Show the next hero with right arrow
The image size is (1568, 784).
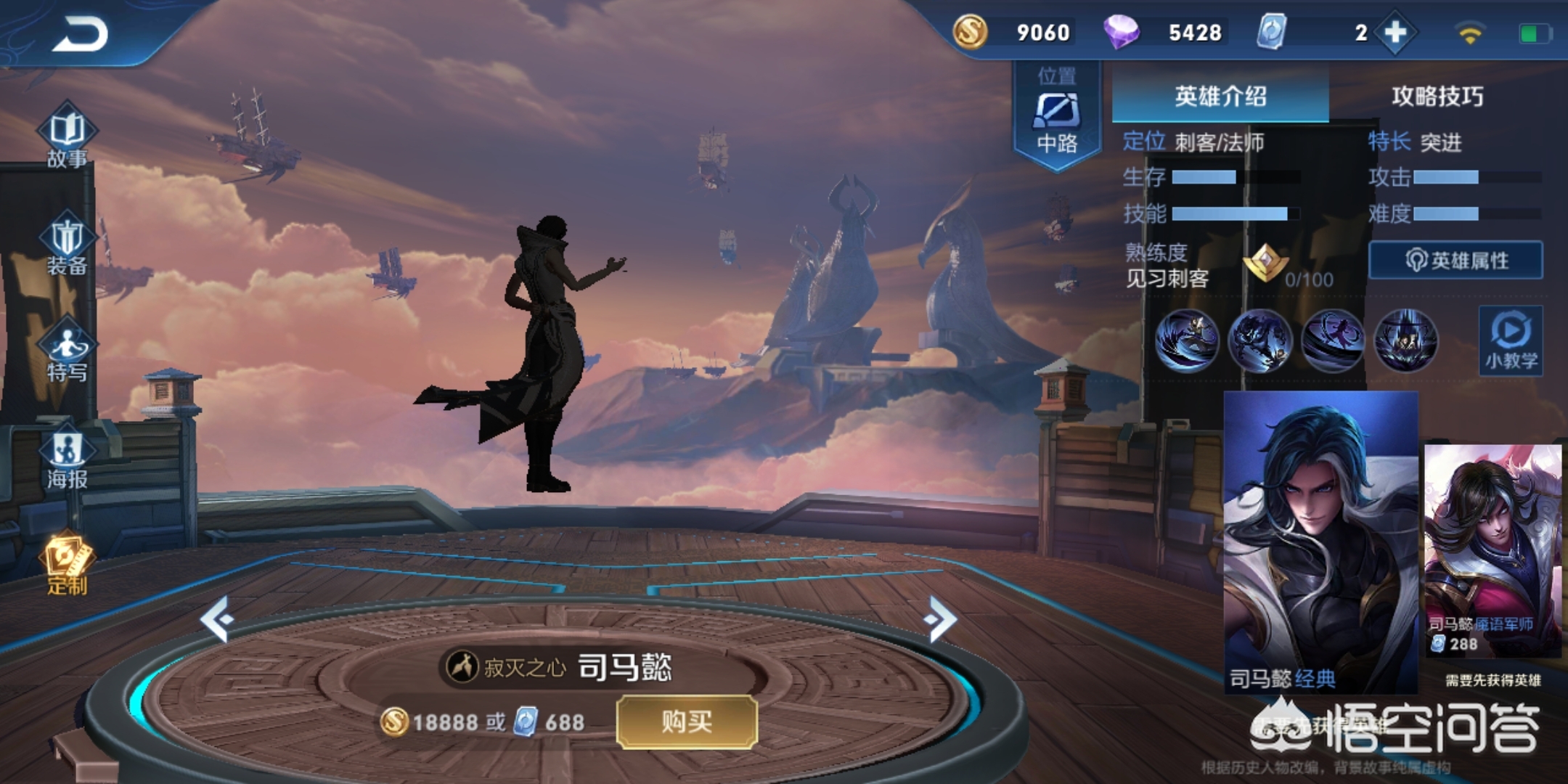pos(941,619)
